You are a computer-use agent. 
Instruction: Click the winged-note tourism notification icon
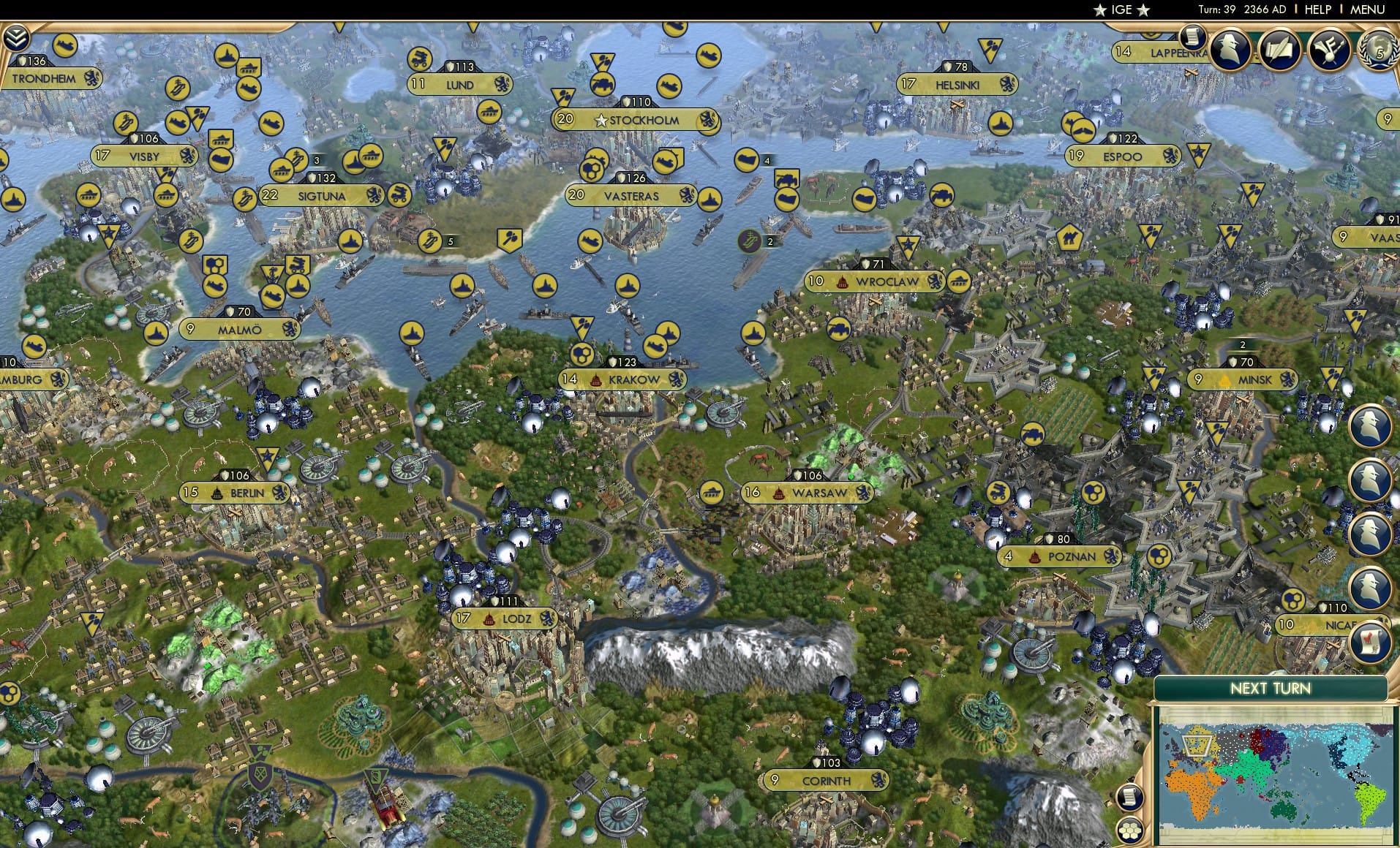click(1329, 48)
